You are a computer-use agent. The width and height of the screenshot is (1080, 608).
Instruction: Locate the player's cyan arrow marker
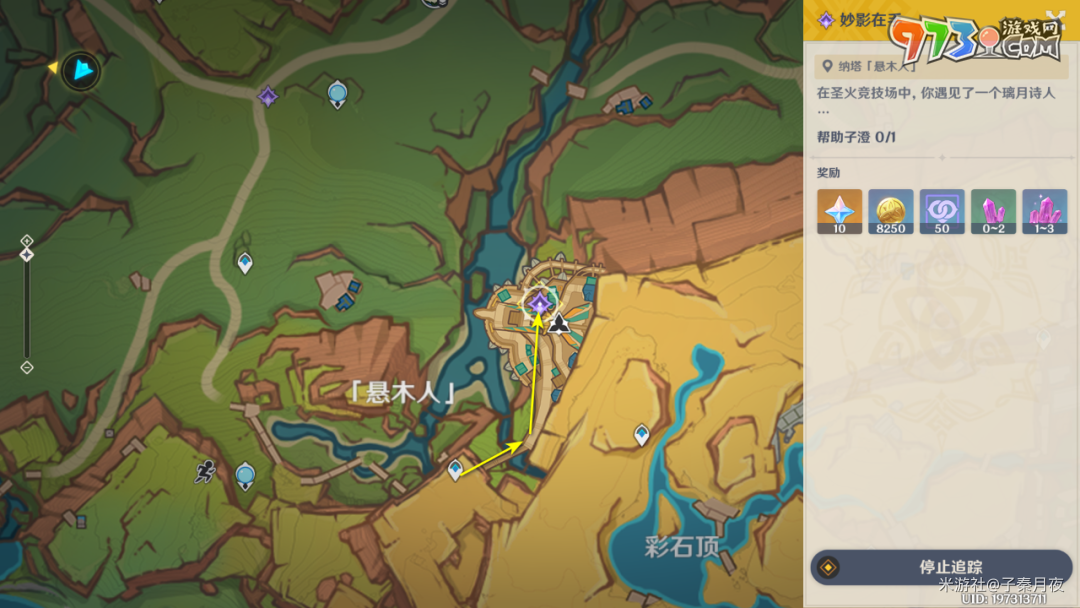81,71
